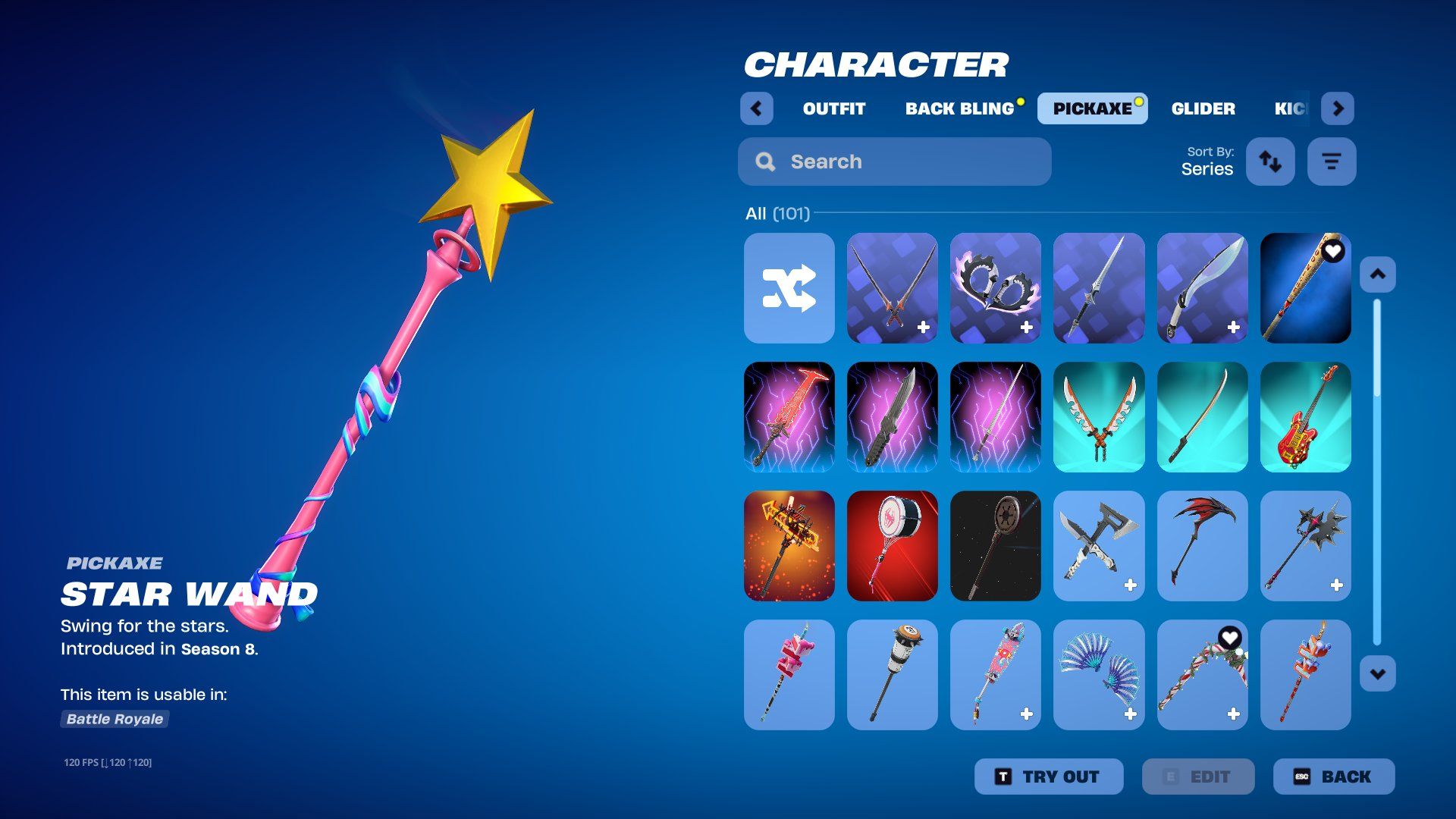The width and height of the screenshot is (1456, 819).
Task: Toggle the sort order arrows button
Action: 1270,162
